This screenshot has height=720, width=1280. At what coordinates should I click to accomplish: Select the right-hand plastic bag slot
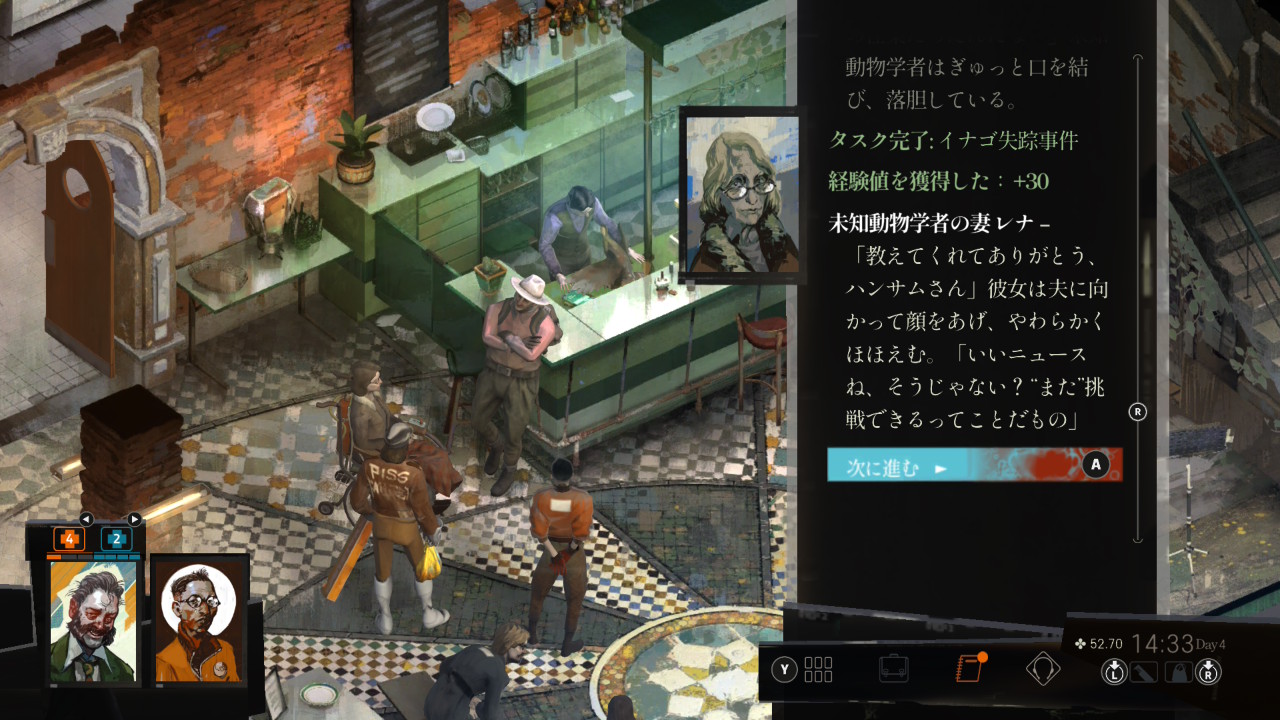pos(1178,671)
